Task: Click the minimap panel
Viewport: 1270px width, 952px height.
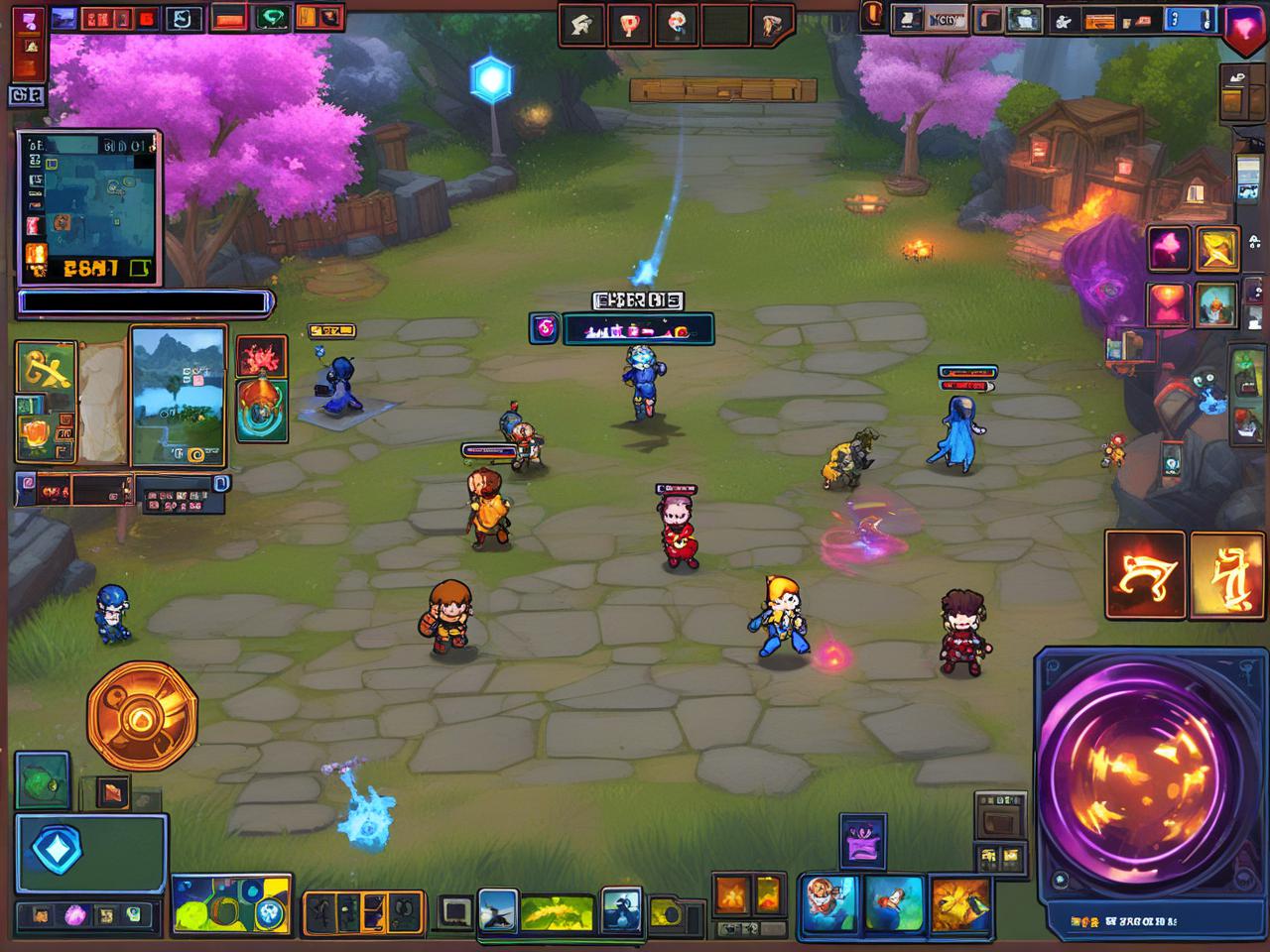Action: [88, 207]
